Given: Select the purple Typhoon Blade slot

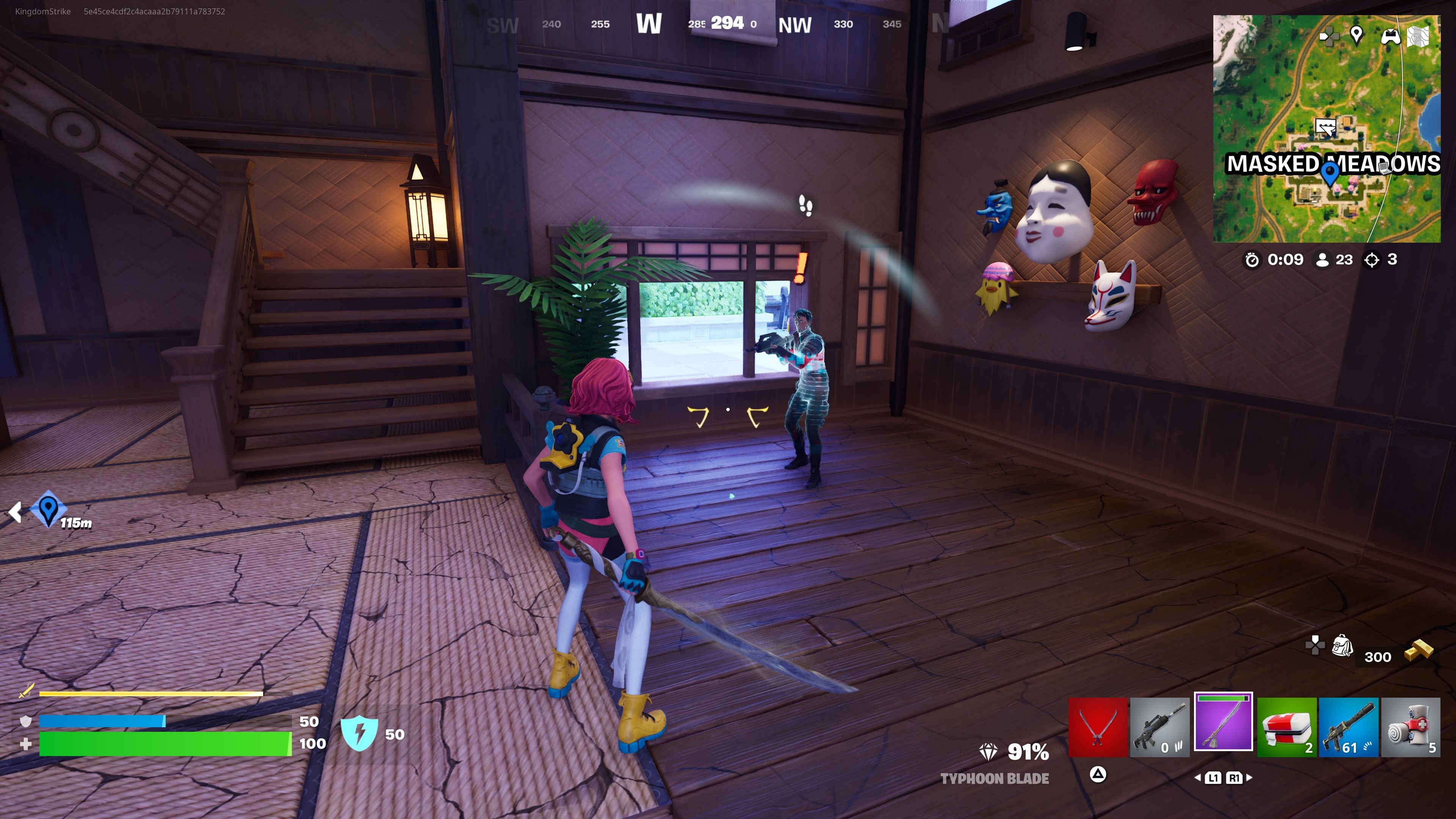Looking at the screenshot, I should tap(1223, 722).
